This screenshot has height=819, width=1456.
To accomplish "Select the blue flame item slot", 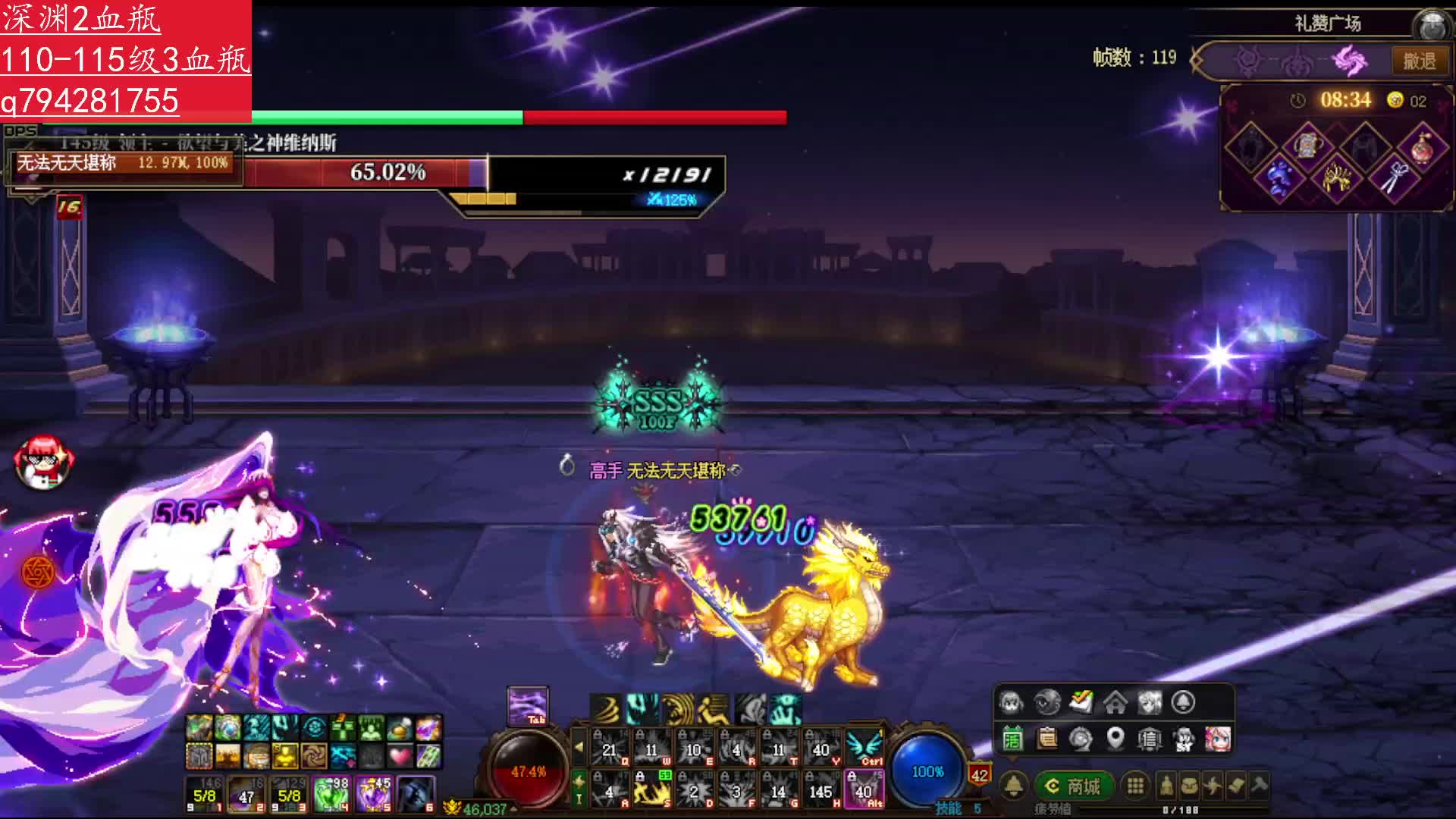I will point(1279,177).
